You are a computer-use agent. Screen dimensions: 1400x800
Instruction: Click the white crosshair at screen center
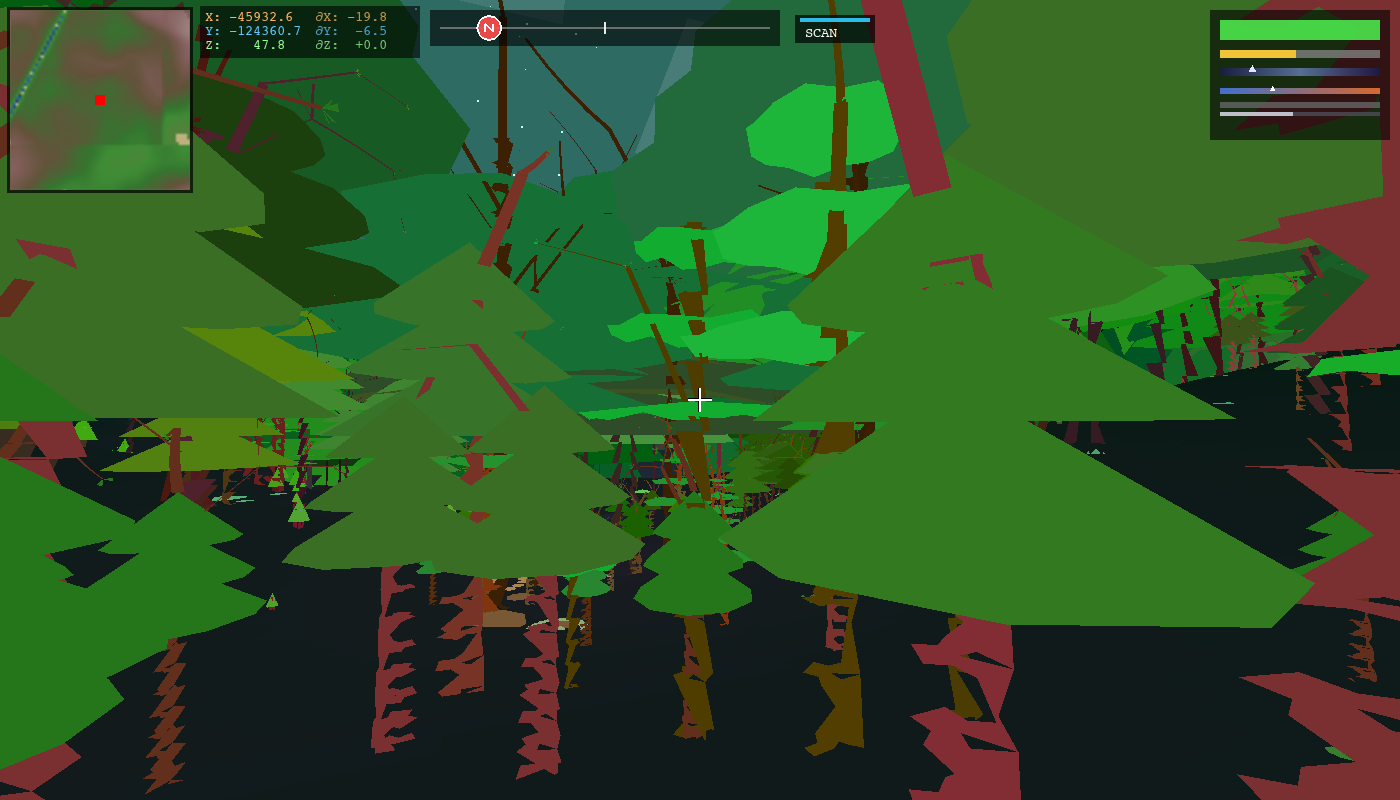click(x=700, y=400)
